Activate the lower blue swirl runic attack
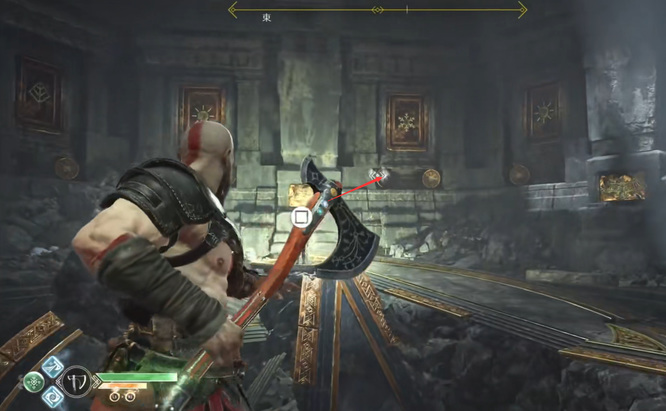This screenshot has width=666, height=411. click(x=53, y=395)
